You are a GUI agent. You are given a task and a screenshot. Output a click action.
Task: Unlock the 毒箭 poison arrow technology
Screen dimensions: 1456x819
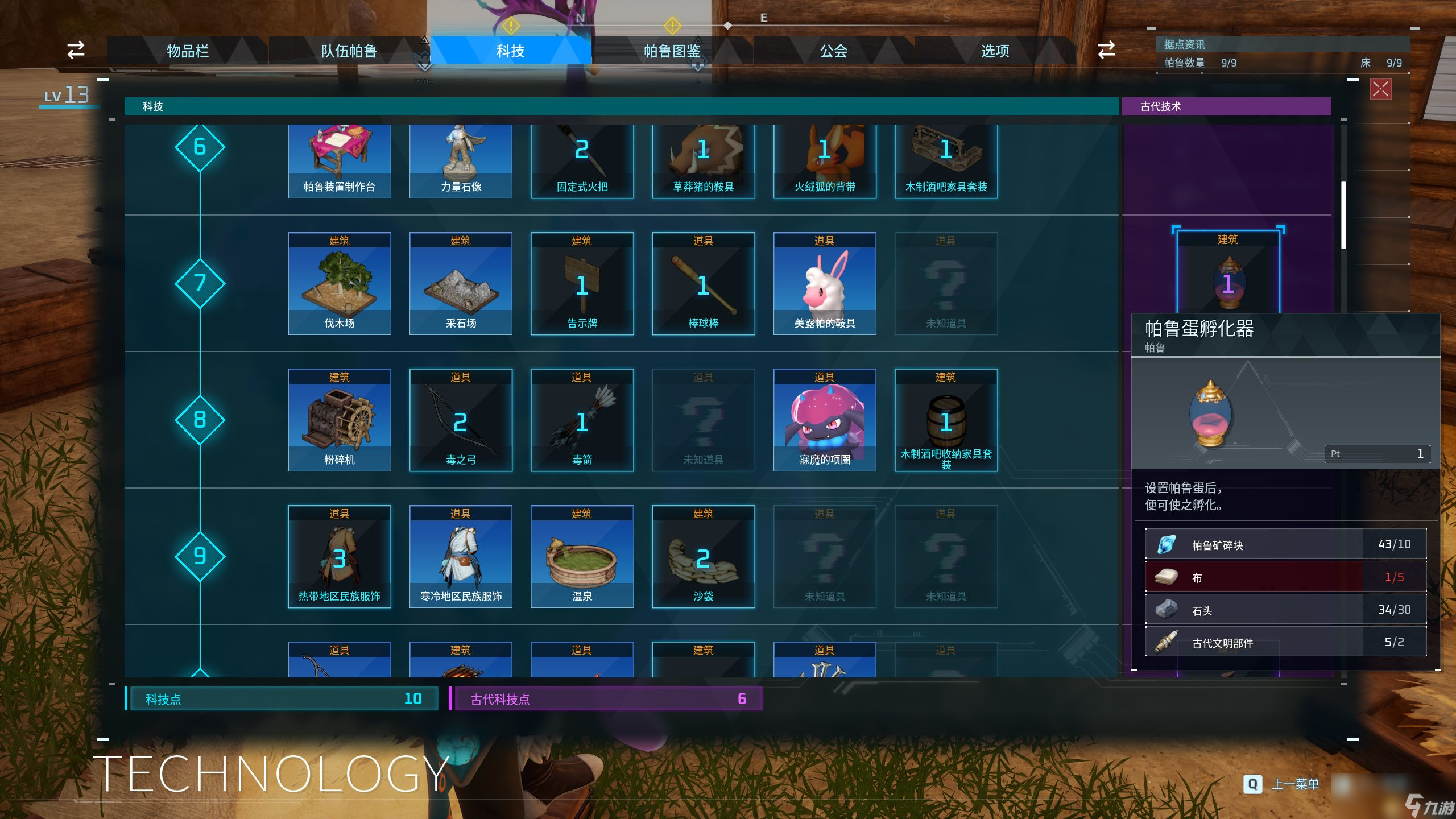coord(582,420)
